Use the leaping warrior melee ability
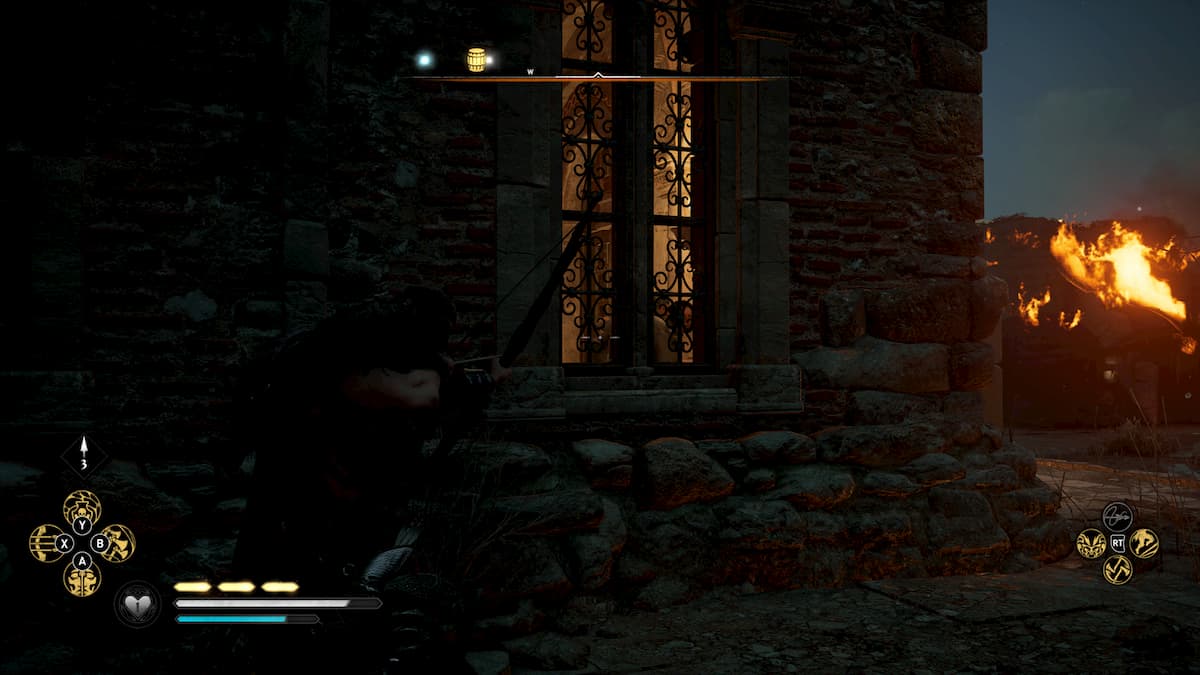Screen dimensions: 1200x675 (1144, 544)
